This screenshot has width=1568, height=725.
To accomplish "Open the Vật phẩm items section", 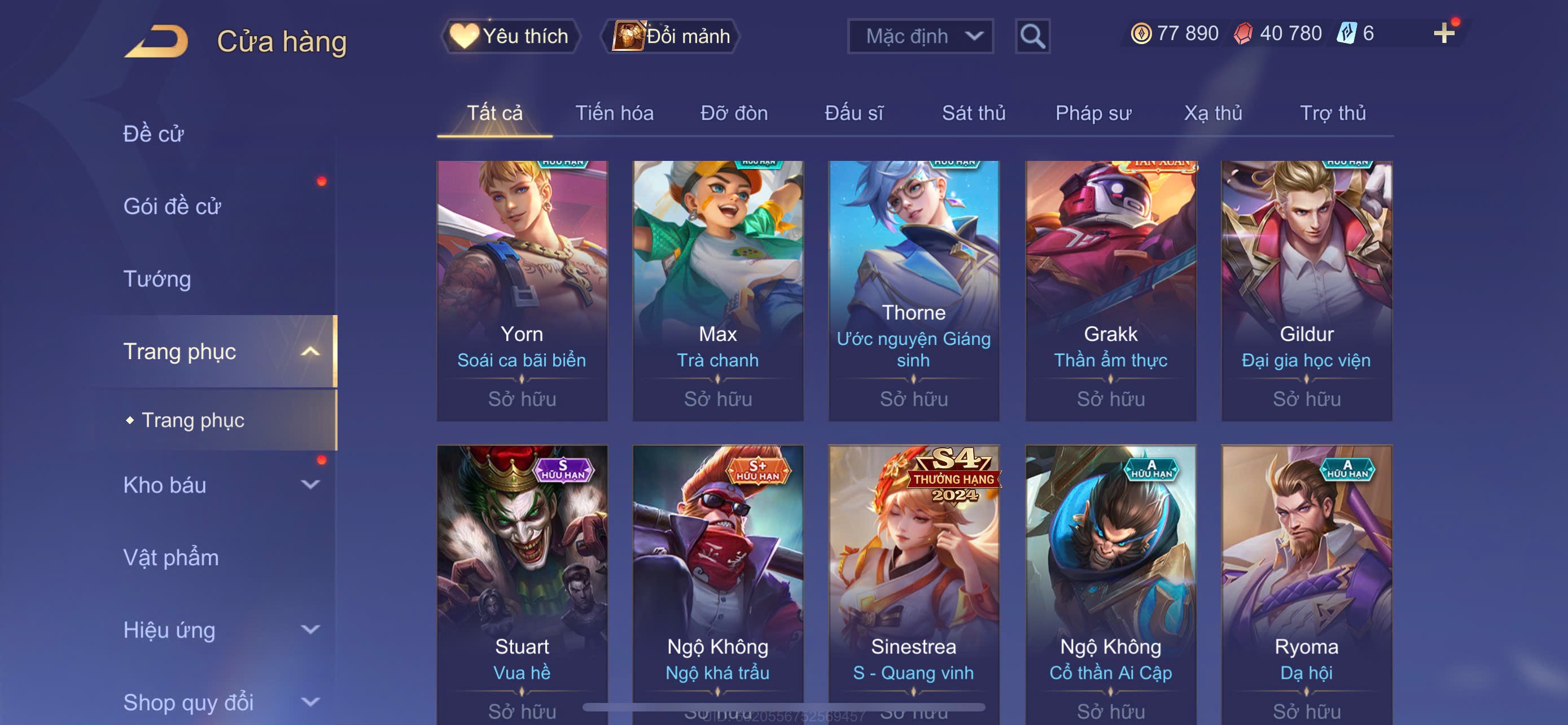I will coord(171,558).
